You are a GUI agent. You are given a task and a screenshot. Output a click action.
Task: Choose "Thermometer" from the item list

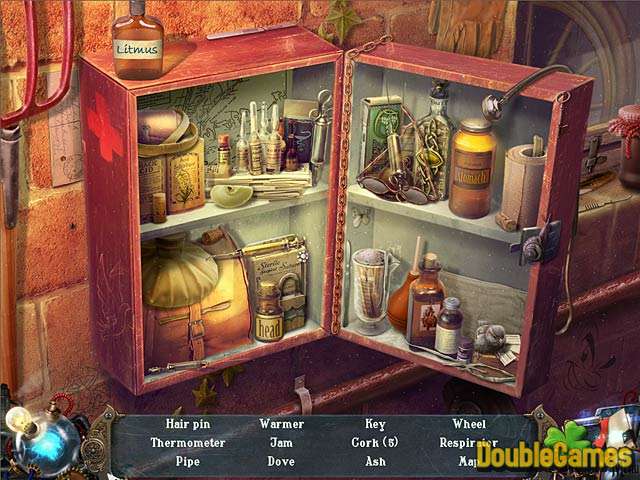coord(188,442)
